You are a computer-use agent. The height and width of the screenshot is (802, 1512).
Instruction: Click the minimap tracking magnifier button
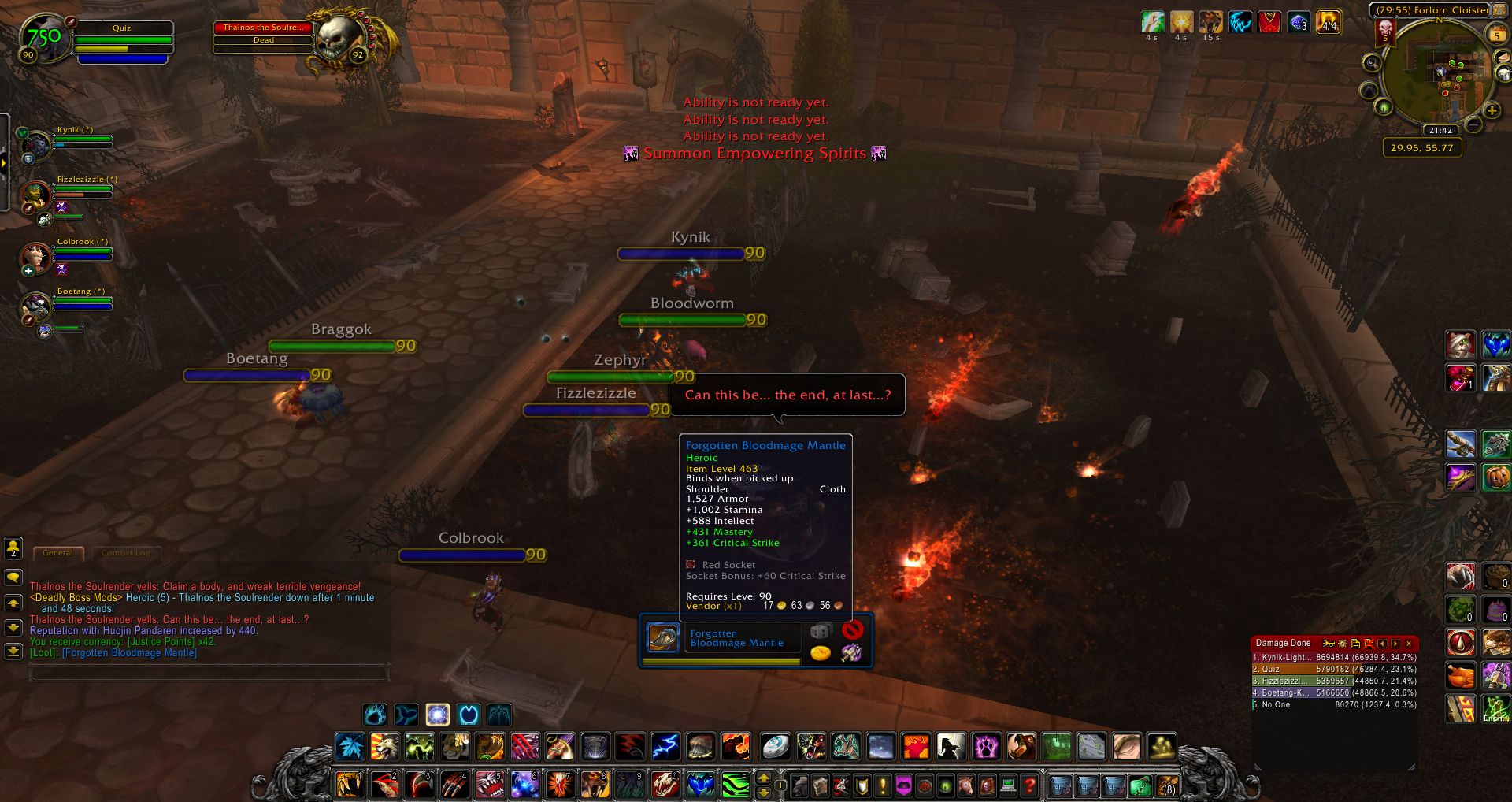(x=1372, y=63)
